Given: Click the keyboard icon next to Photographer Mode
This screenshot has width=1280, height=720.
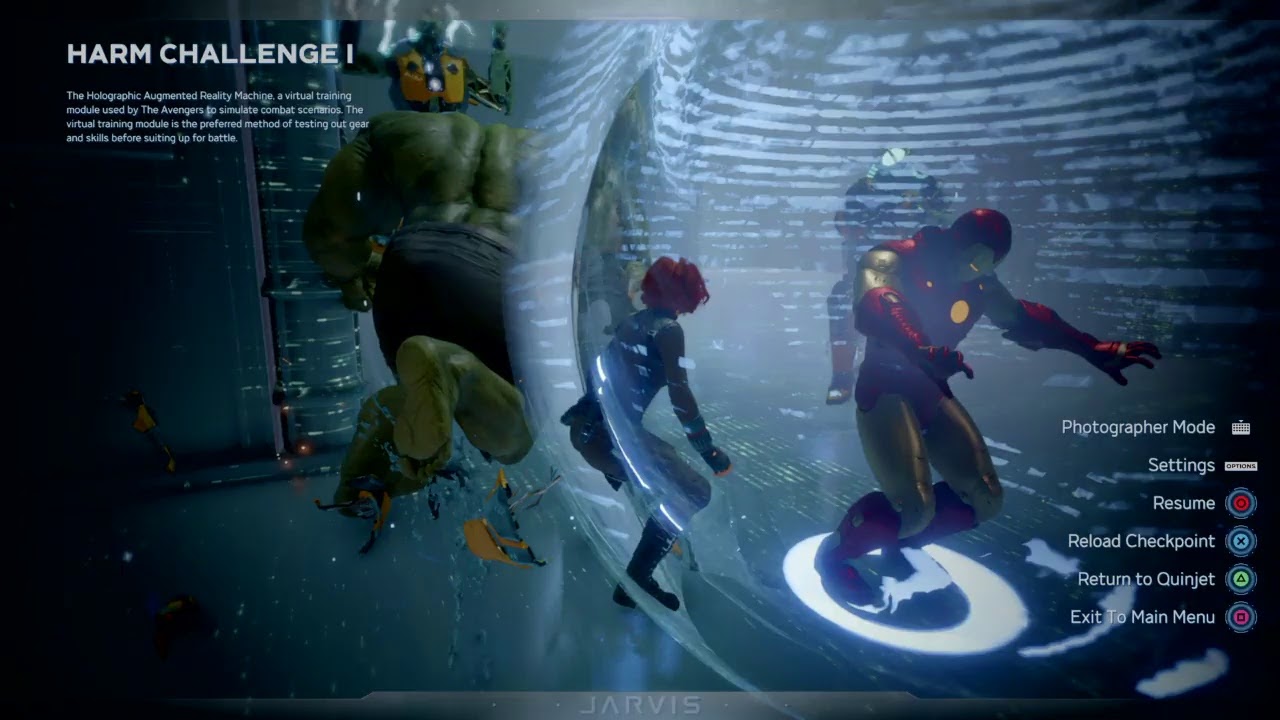Looking at the screenshot, I should click(x=1240, y=427).
